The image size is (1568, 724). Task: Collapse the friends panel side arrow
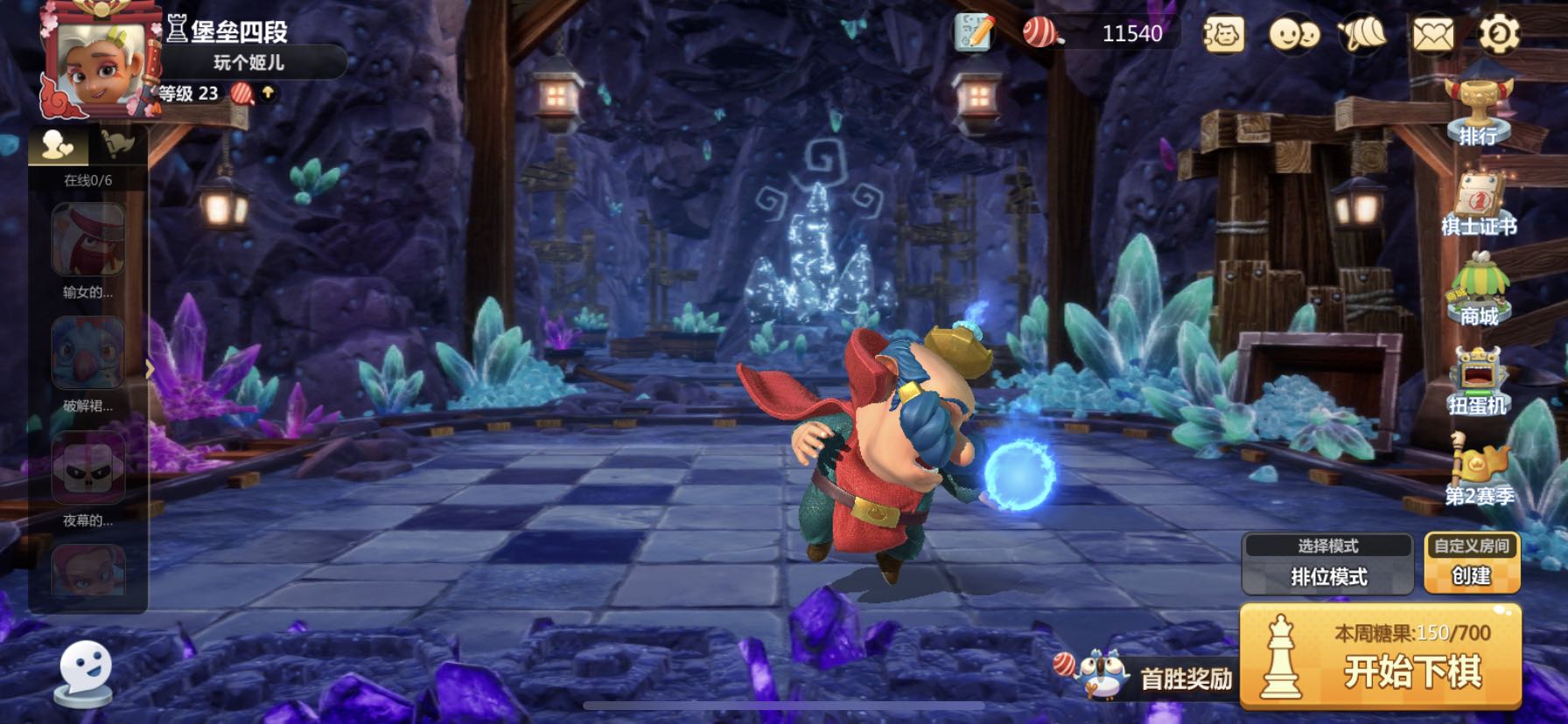[150, 370]
